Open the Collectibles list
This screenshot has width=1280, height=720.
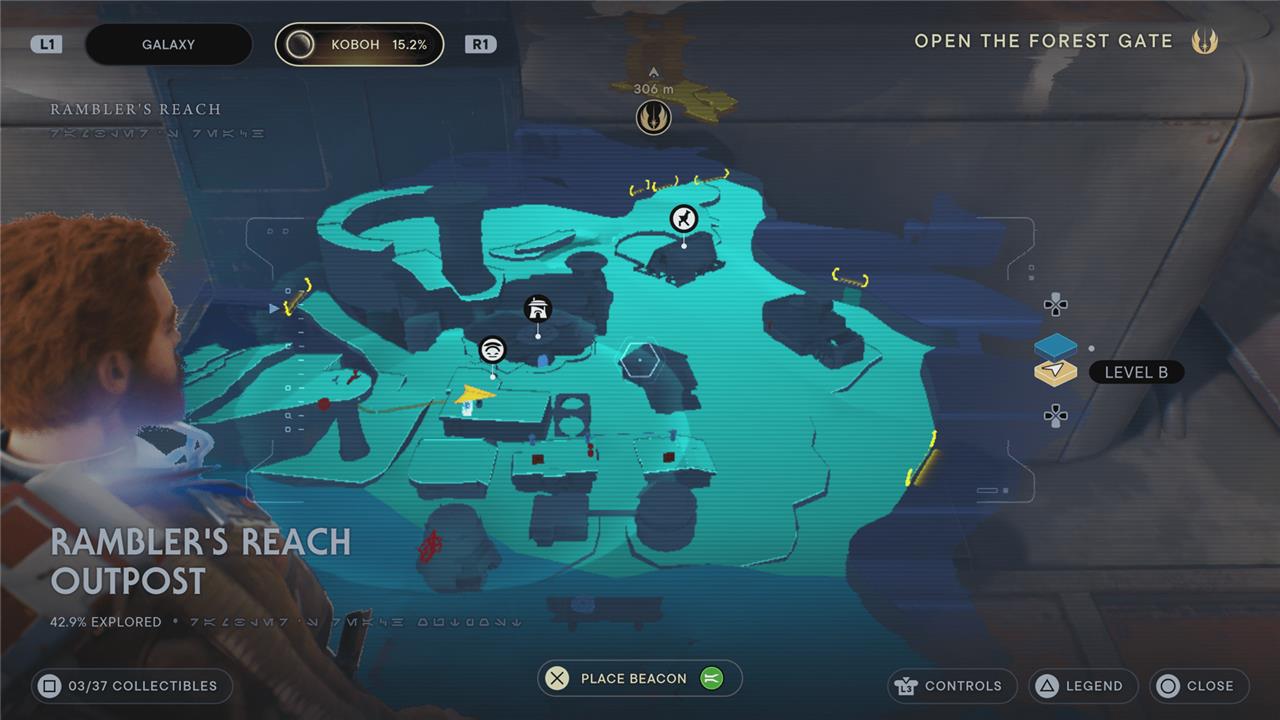click(x=131, y=686)
